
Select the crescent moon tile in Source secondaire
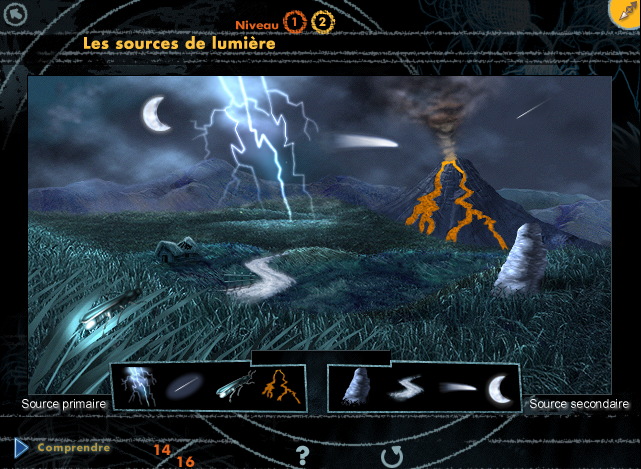coord(497,386)
